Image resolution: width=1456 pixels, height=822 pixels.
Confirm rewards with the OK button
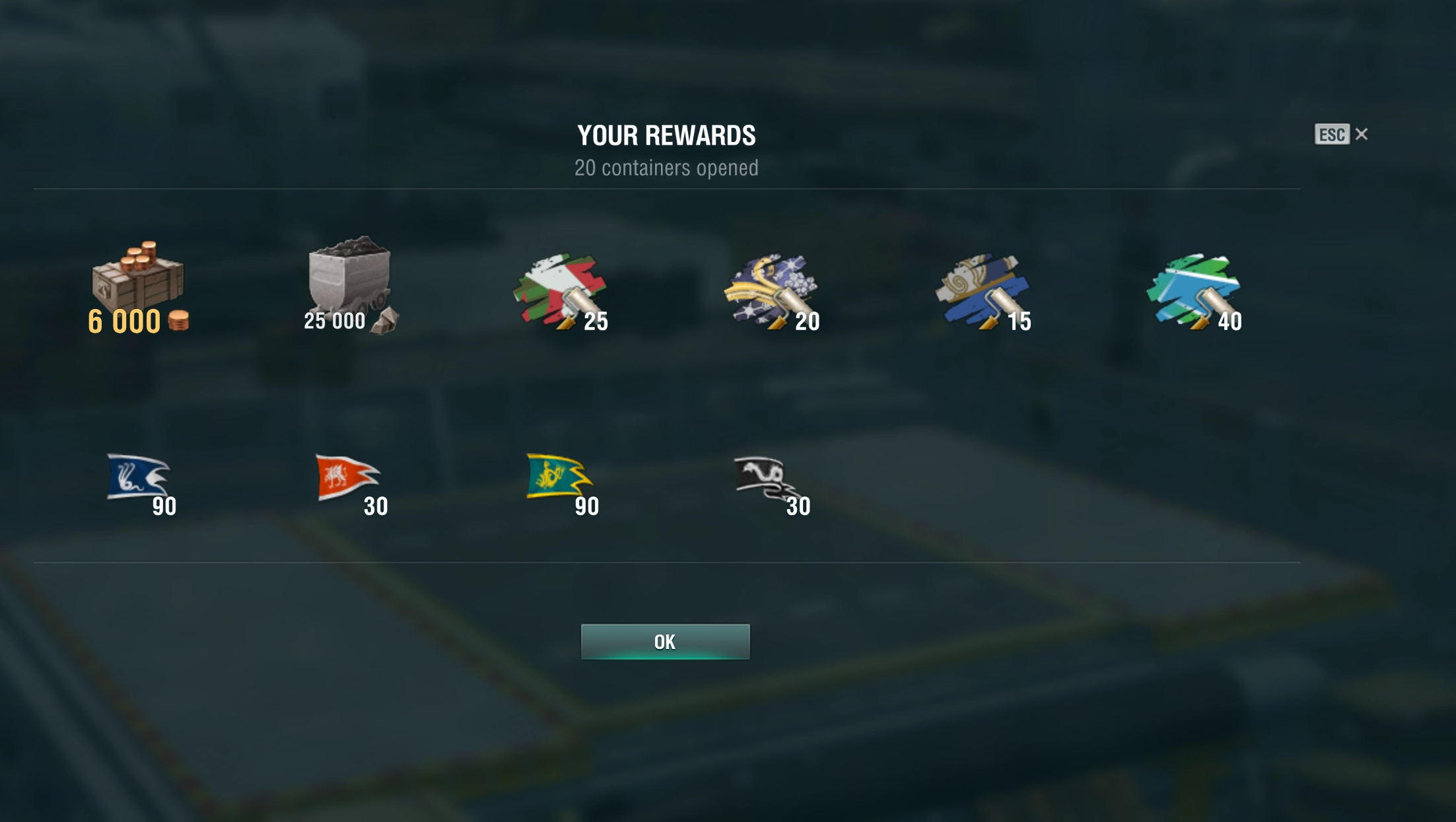665,642
